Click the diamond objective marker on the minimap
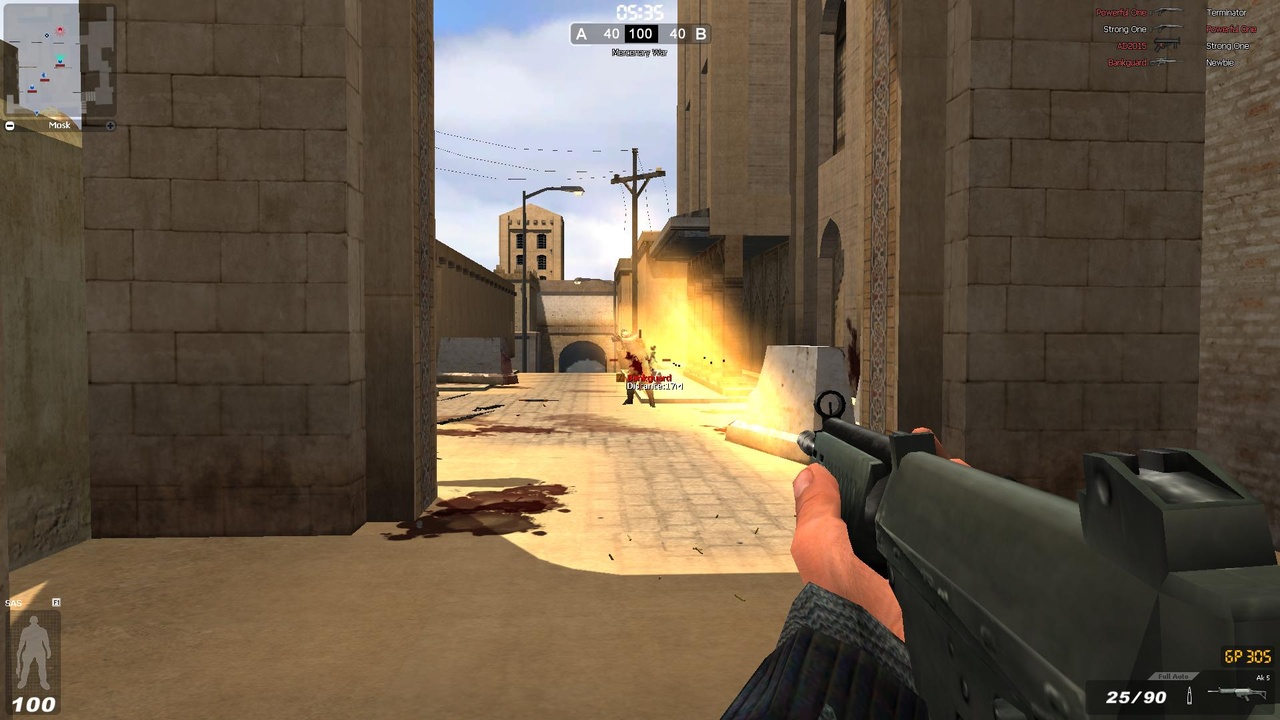The image size is (1280, 720). tap(46, 35)
